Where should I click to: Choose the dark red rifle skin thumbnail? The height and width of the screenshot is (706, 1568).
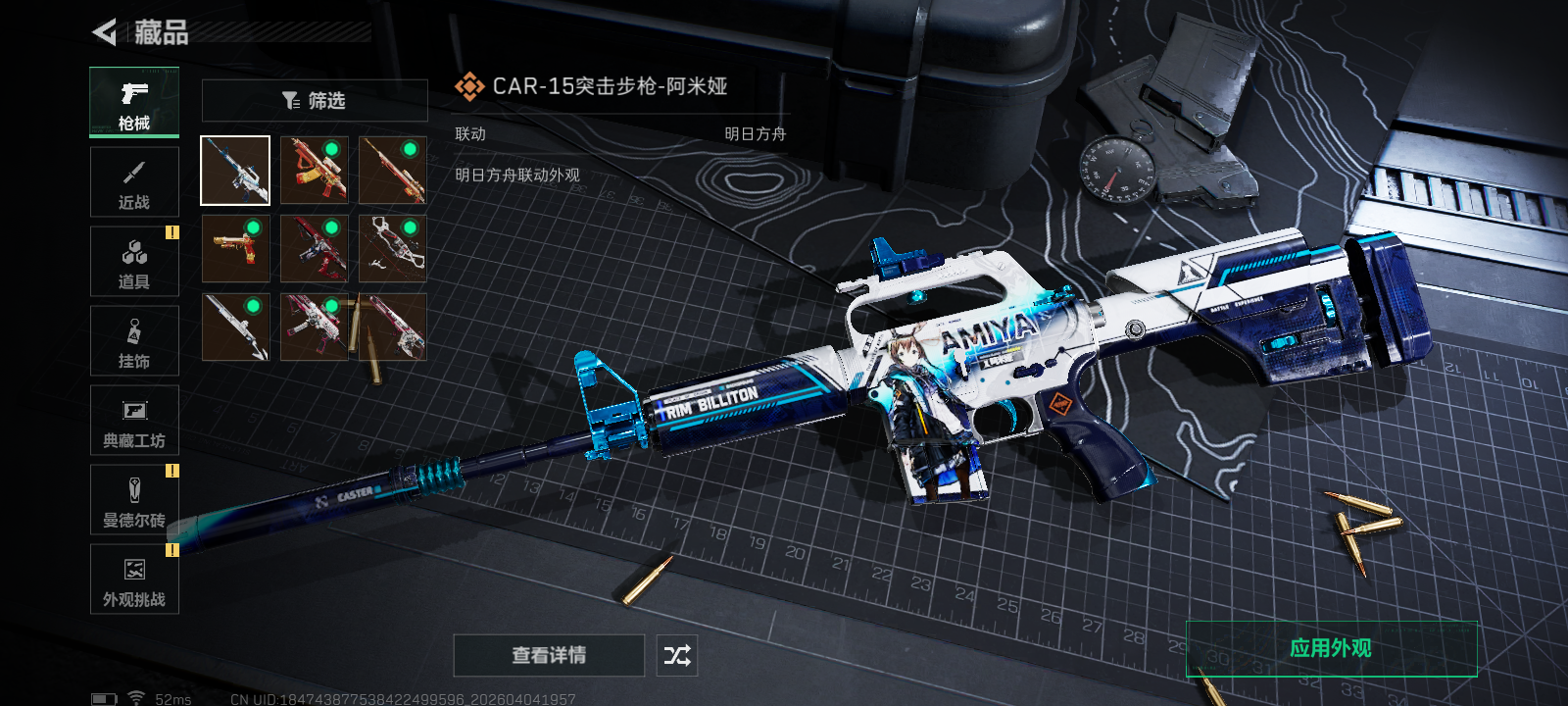[314, 249]
